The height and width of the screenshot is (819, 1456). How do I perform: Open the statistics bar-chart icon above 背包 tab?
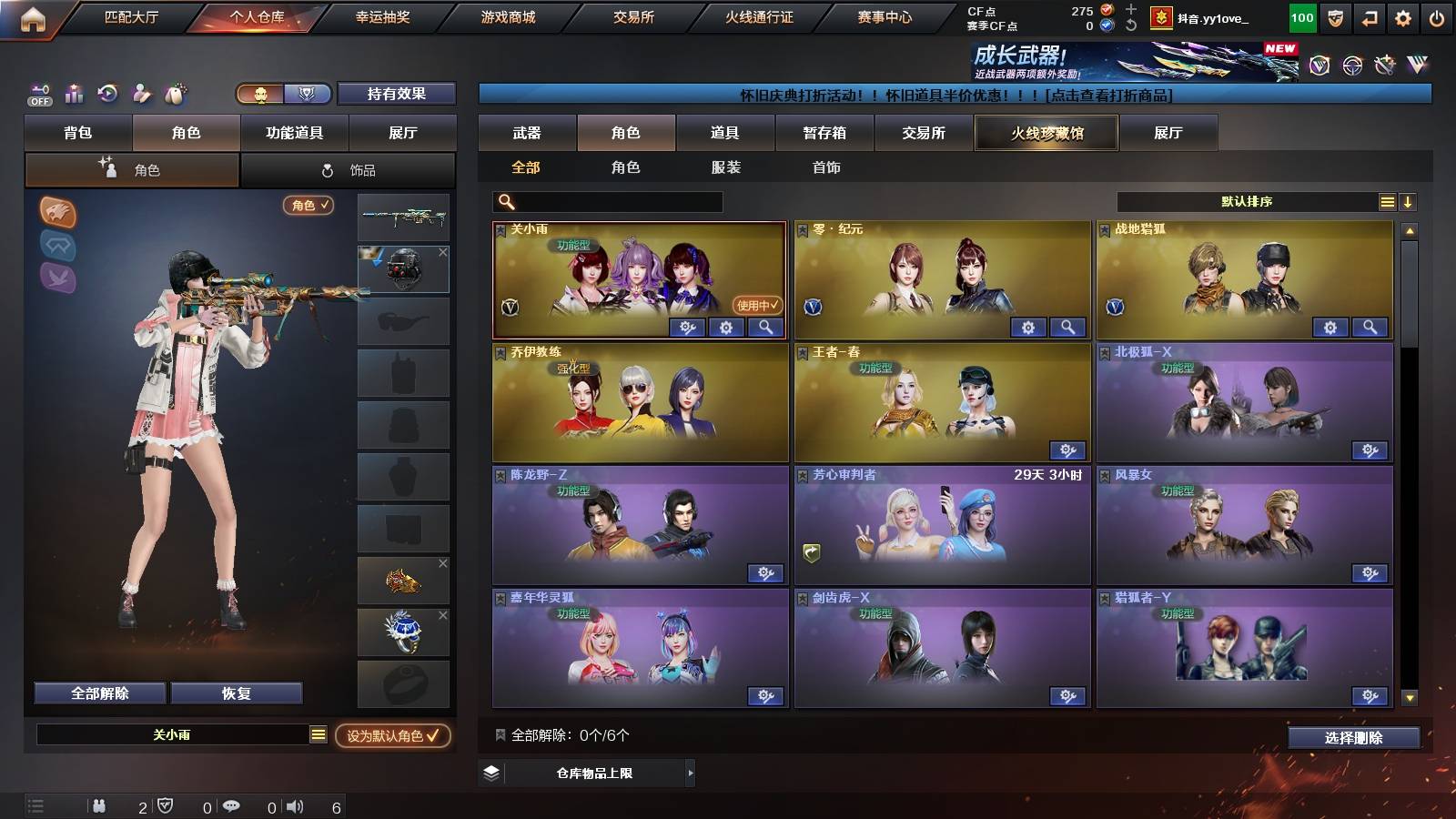point(73,94)
